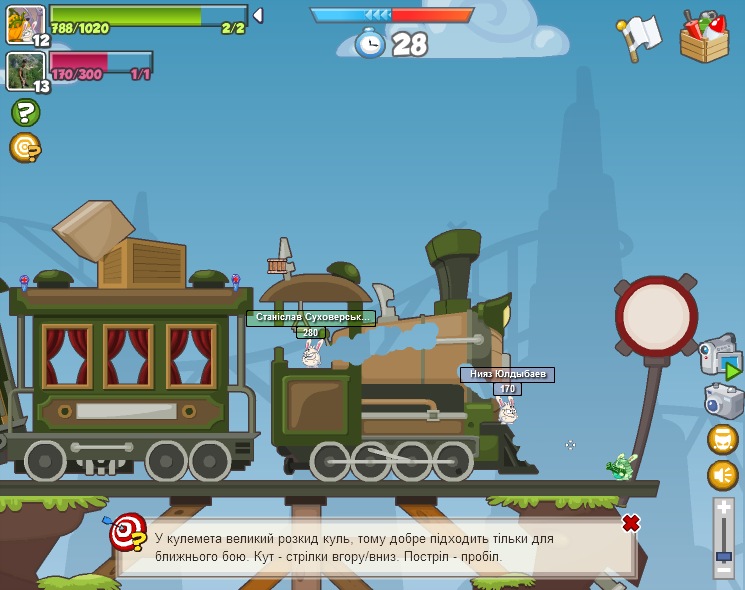Mute sound with the speaker button
The height and width of the screenshot is (590, 745).
click(723, 475)
